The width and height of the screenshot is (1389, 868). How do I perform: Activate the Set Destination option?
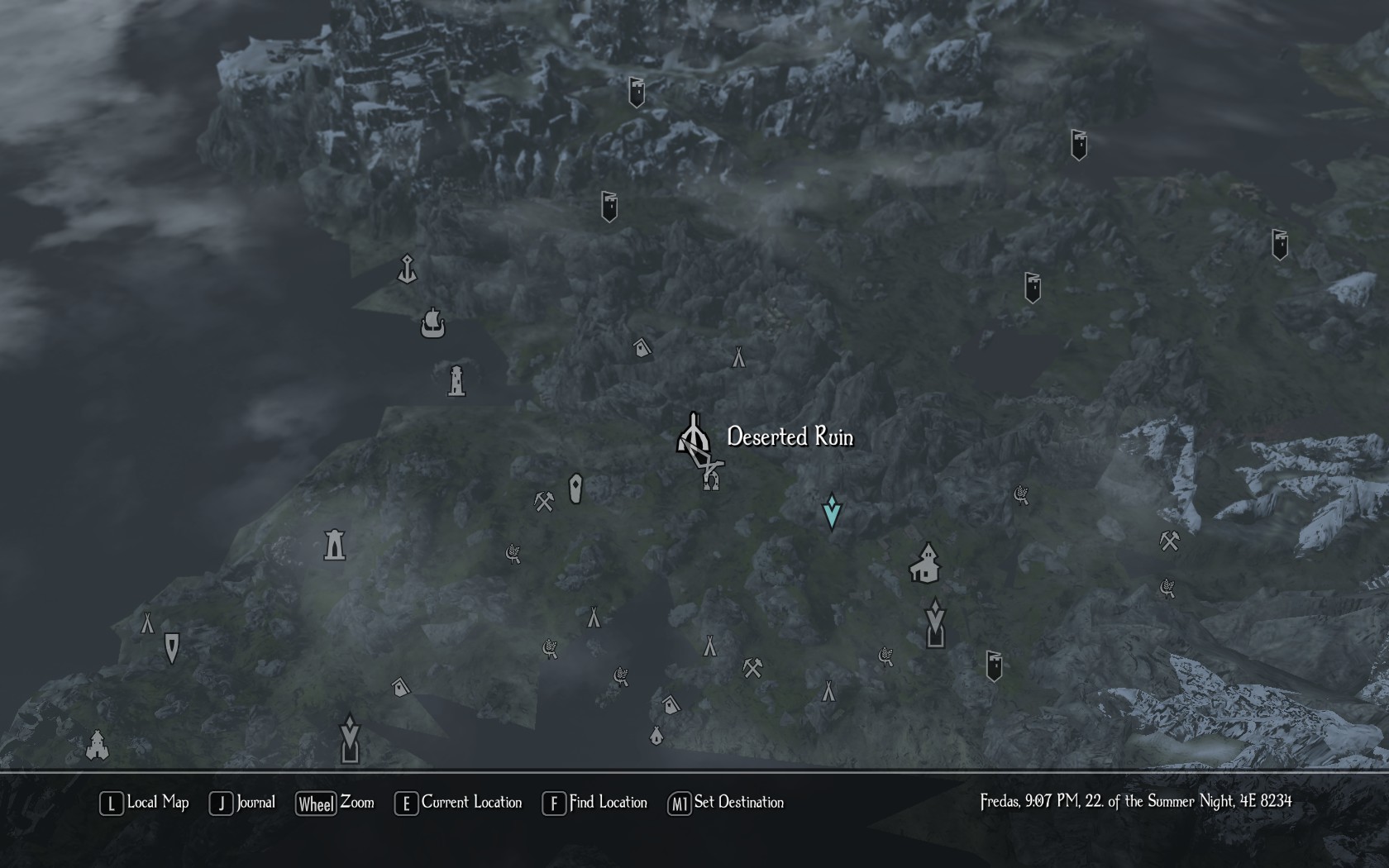coord(726,803)
